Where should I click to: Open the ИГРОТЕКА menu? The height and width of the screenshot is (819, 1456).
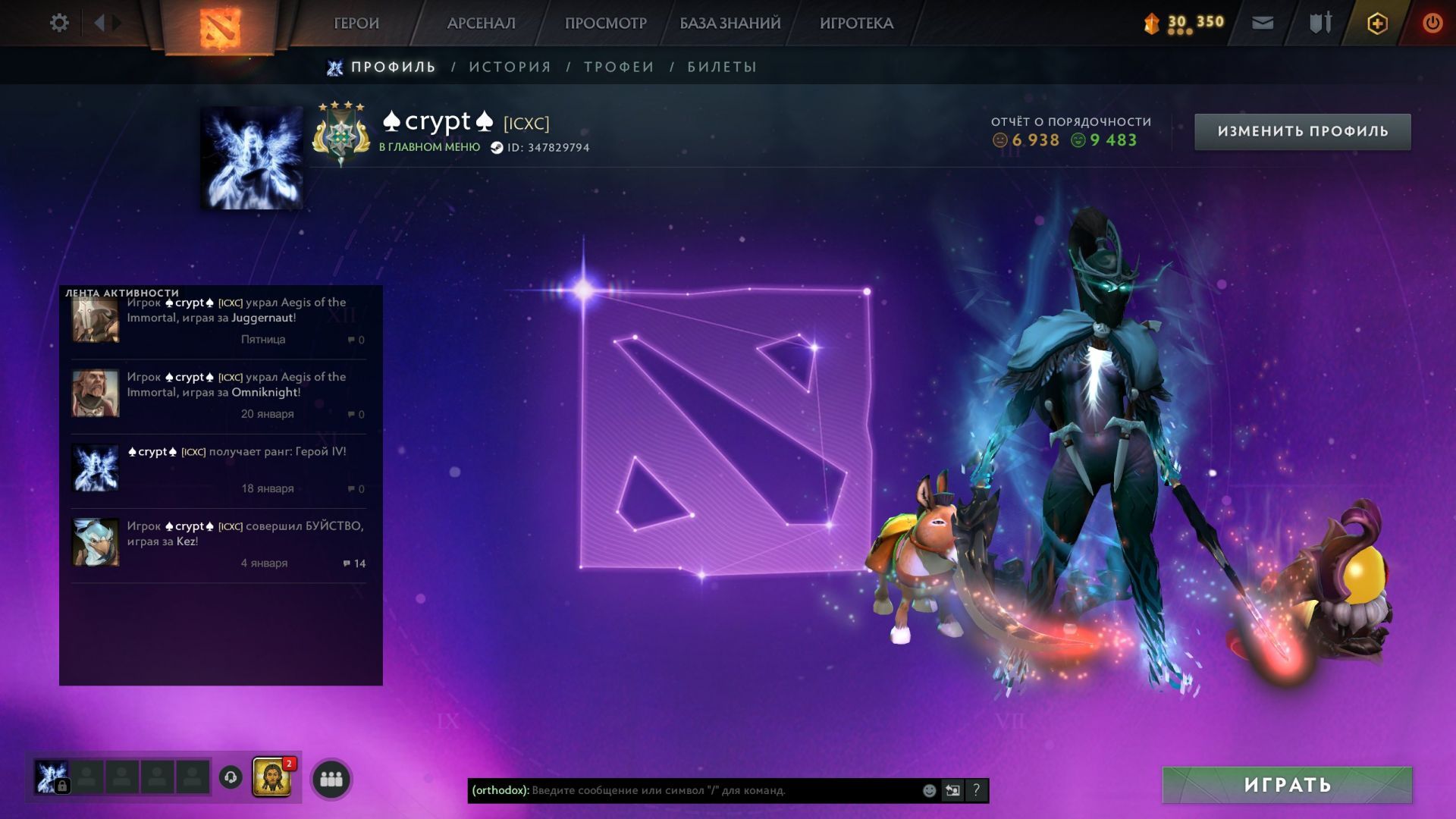(x=856, y=24)
